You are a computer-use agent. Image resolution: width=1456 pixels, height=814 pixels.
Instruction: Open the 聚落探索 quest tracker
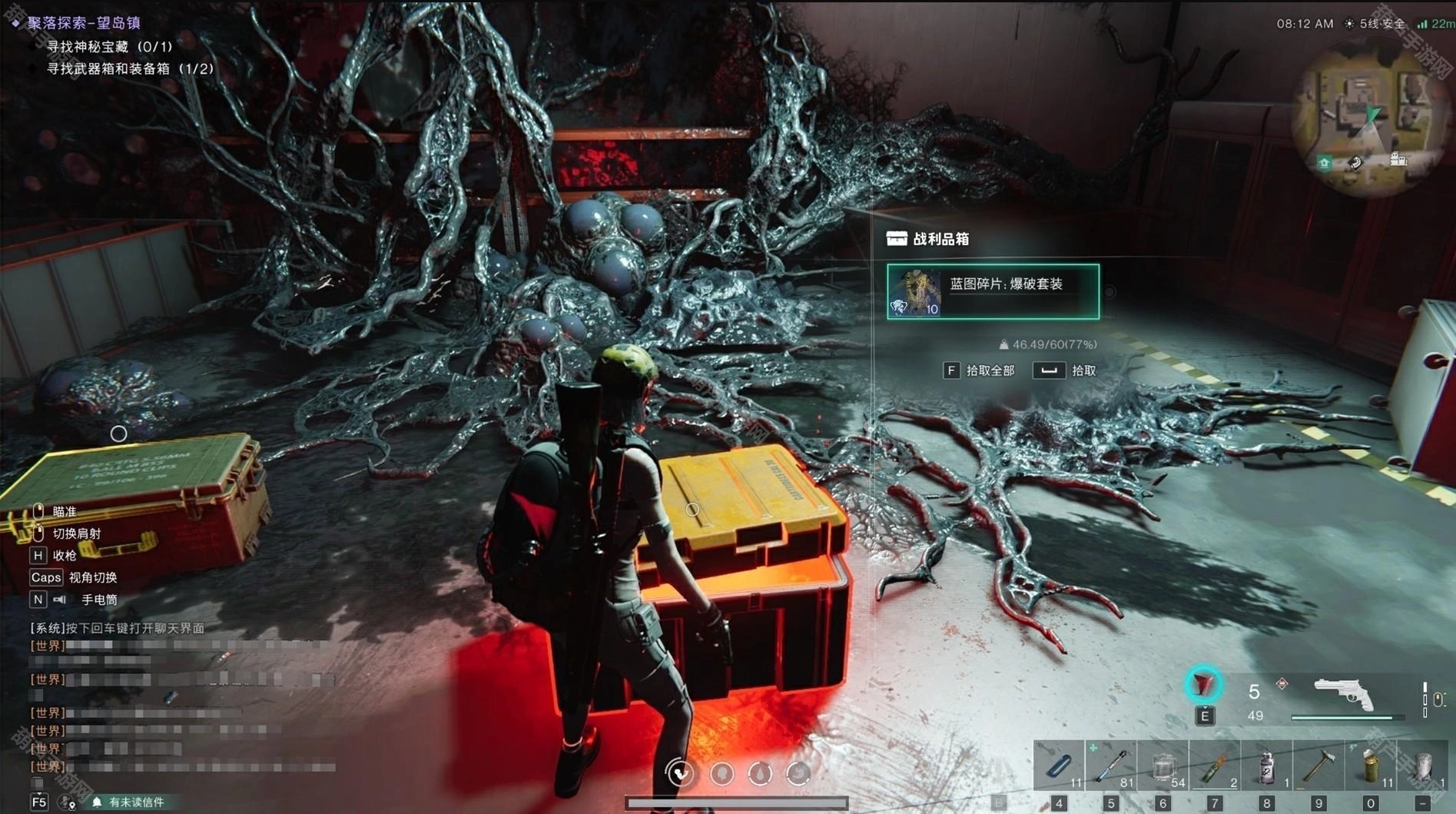tap(83, 22)
